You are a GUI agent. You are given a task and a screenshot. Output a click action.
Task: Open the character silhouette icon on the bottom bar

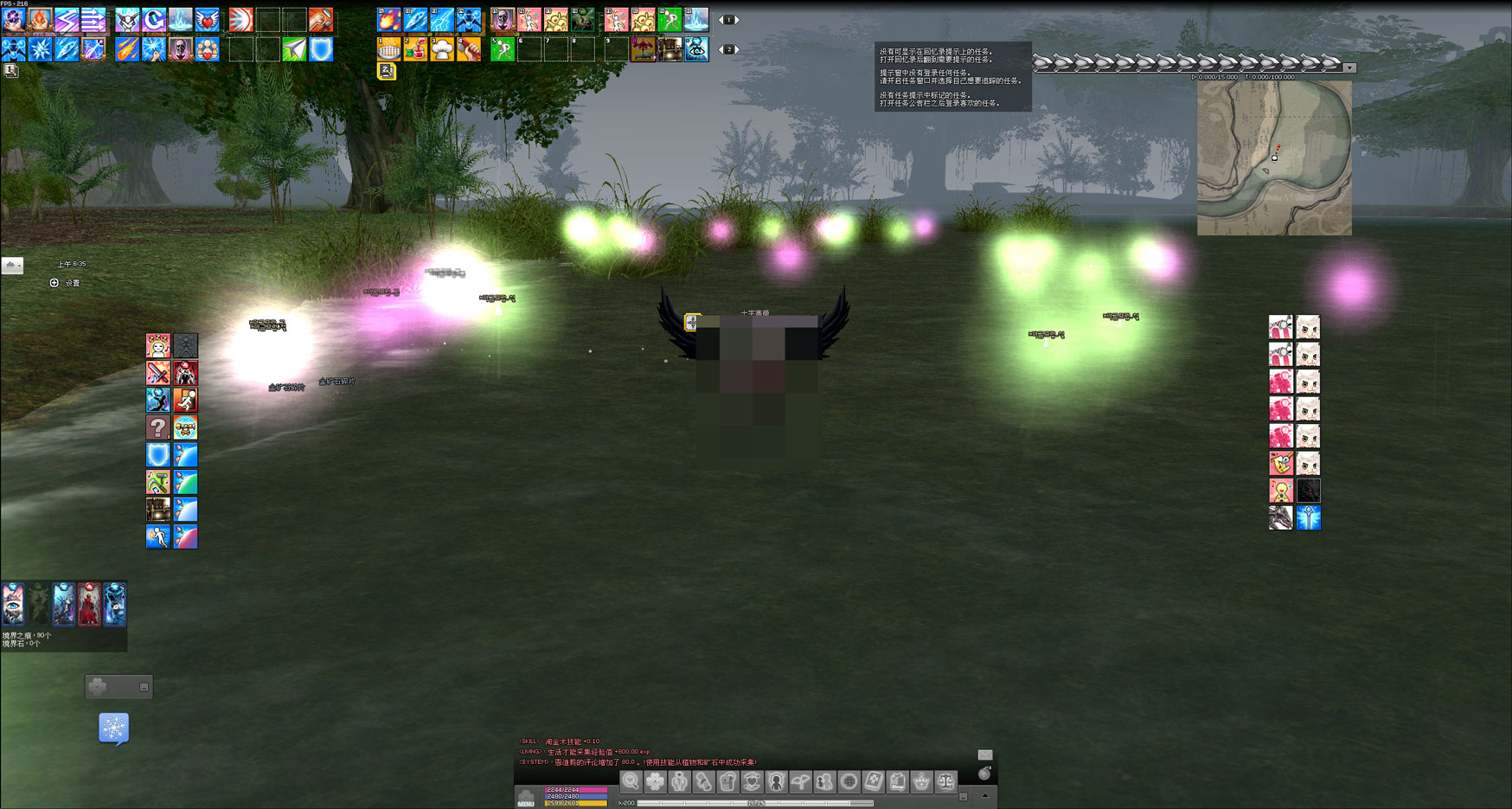[x=776, y=783]
